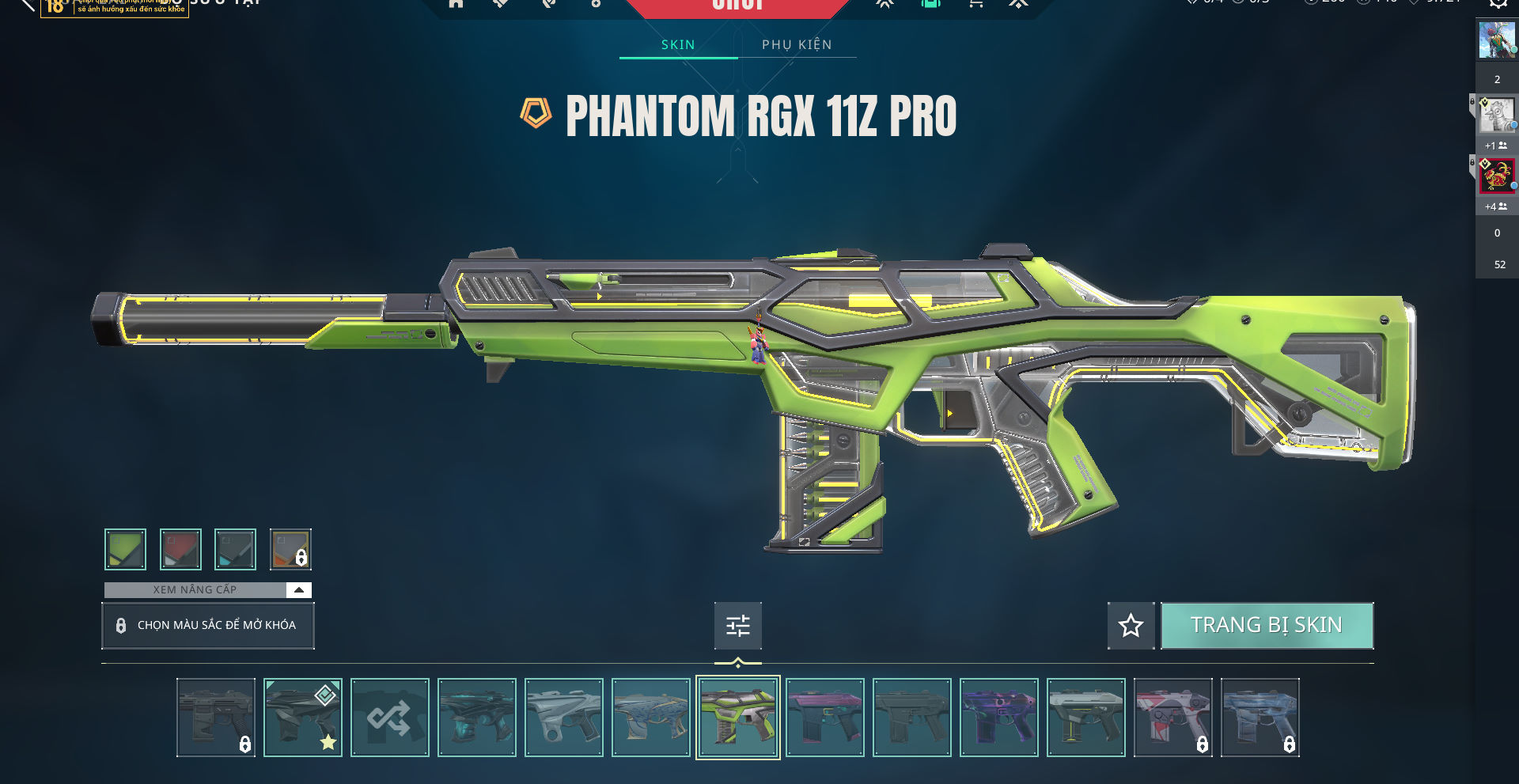Choose the locked red-and-white Phantom skin
Screen dimensions: 1519x784
coord(1172,718)
